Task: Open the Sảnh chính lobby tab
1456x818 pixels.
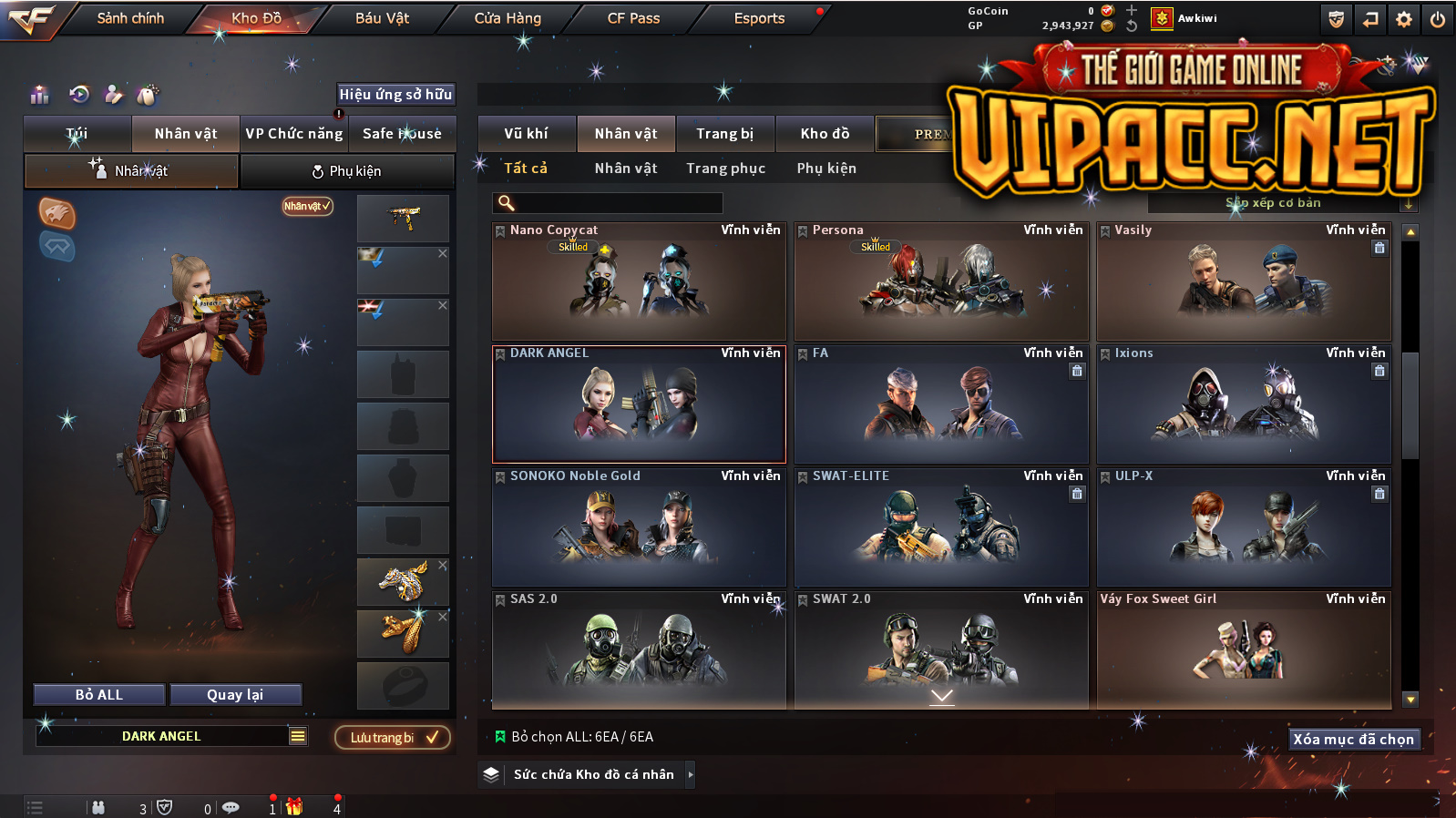Action: (x=130, y=18)
